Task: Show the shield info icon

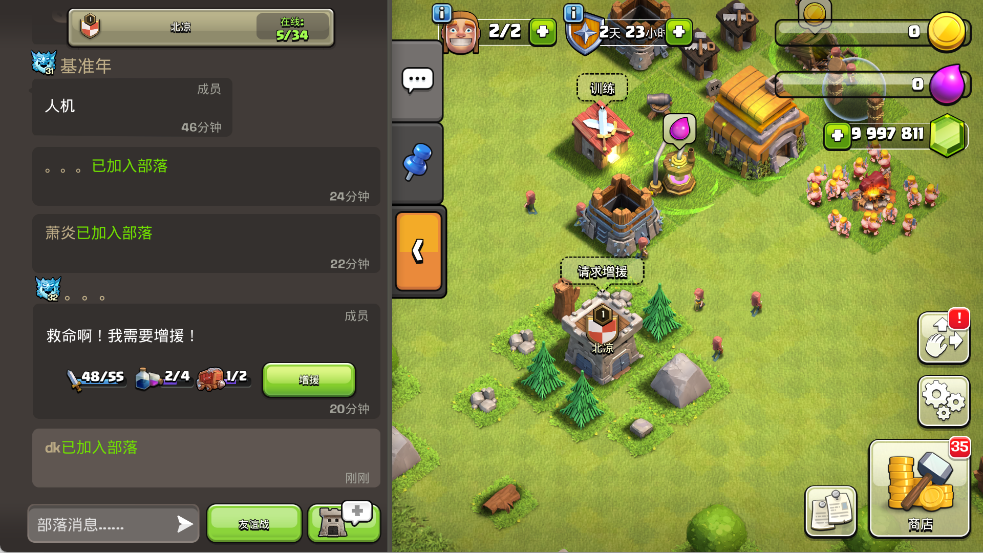Action: coord(574,13)
